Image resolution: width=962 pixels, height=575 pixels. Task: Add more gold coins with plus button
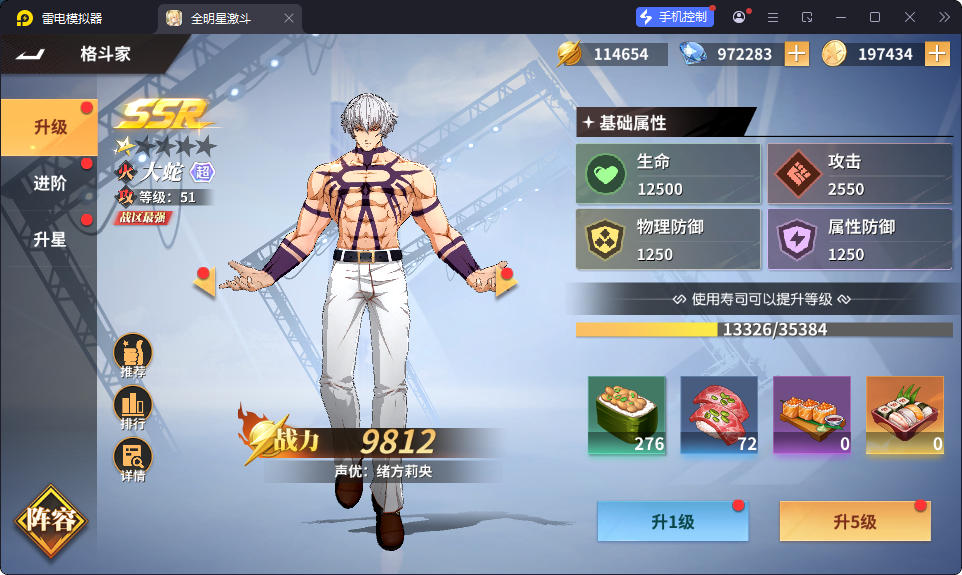937,54
